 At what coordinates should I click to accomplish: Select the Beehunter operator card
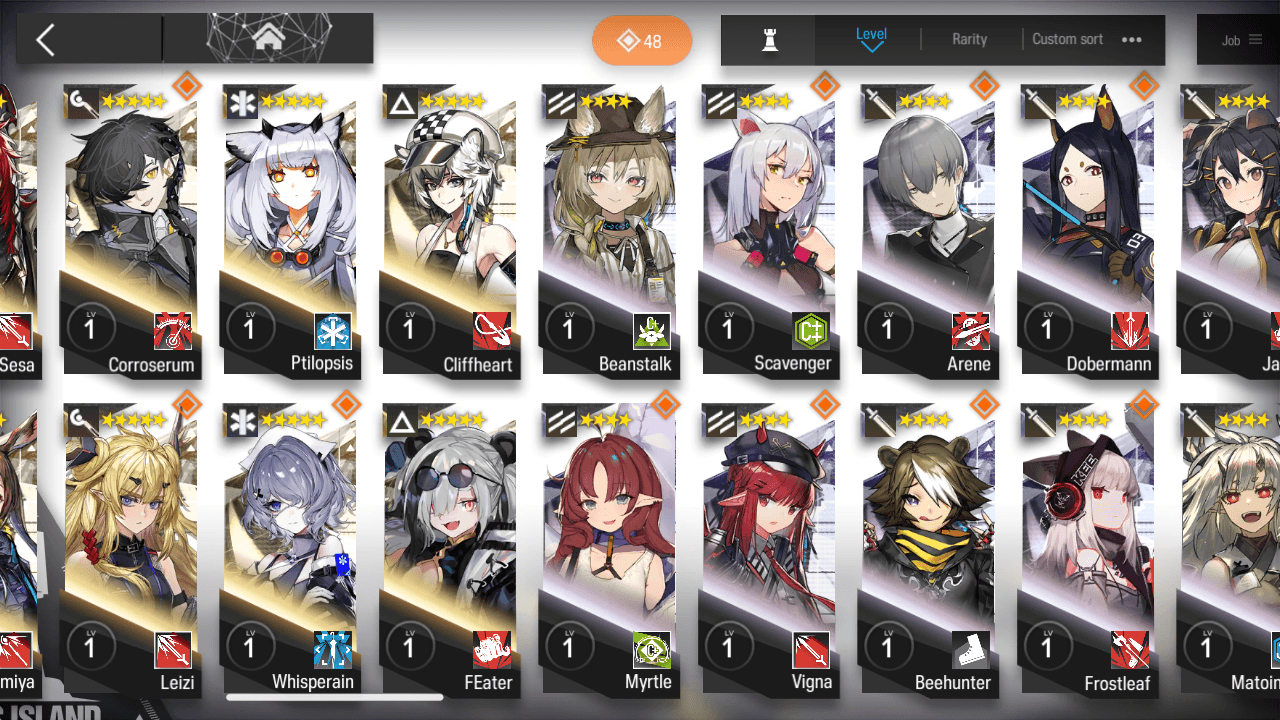click(928, 550)
